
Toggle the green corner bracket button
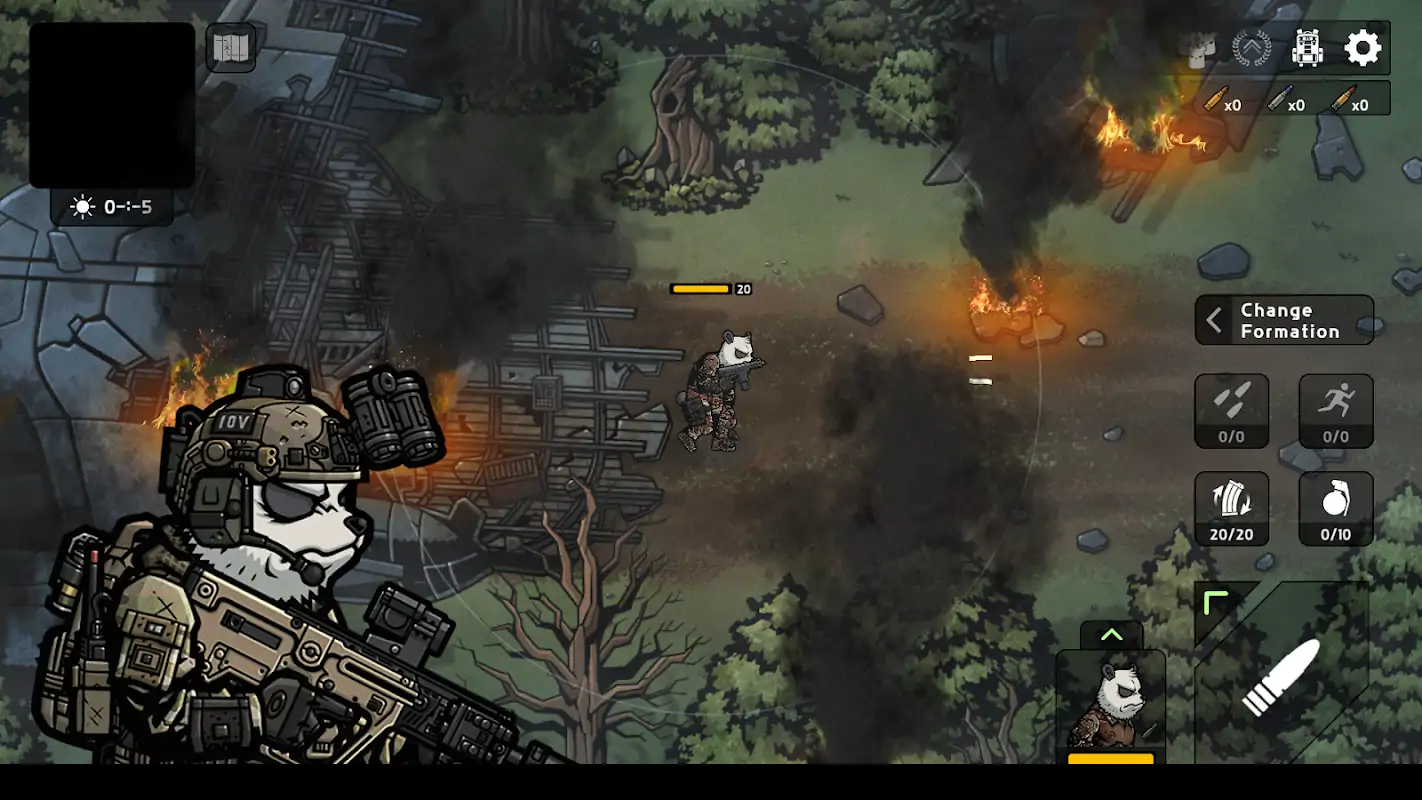[x=1216, y=603]
